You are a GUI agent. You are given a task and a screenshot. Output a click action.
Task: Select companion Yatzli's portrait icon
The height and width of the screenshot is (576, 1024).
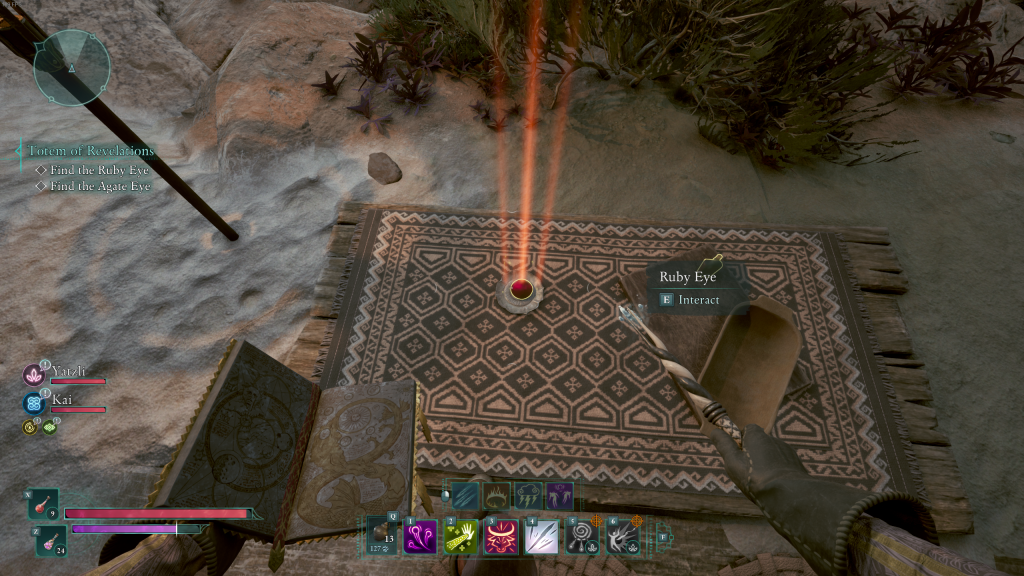tap(33, 375)
